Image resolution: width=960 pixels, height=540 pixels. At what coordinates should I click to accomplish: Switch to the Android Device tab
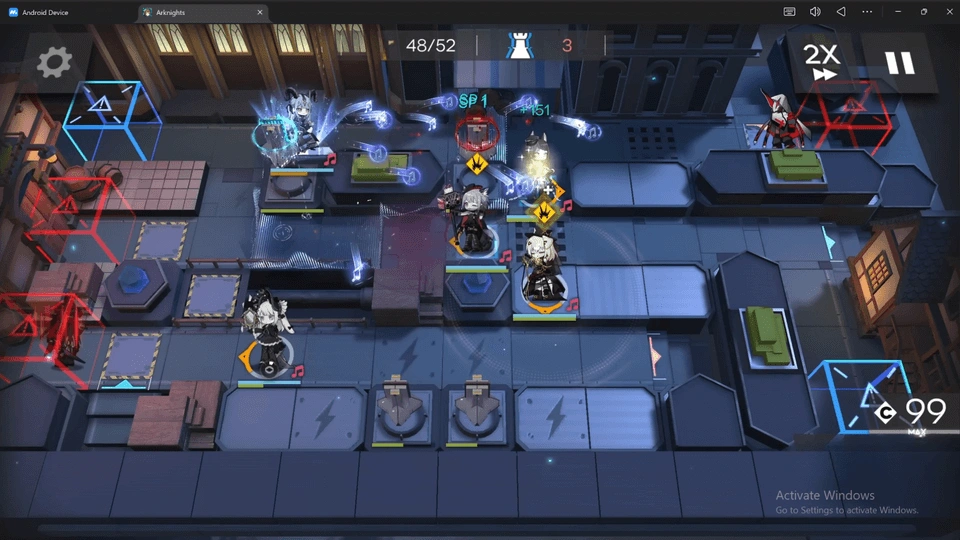click(62, 12)
